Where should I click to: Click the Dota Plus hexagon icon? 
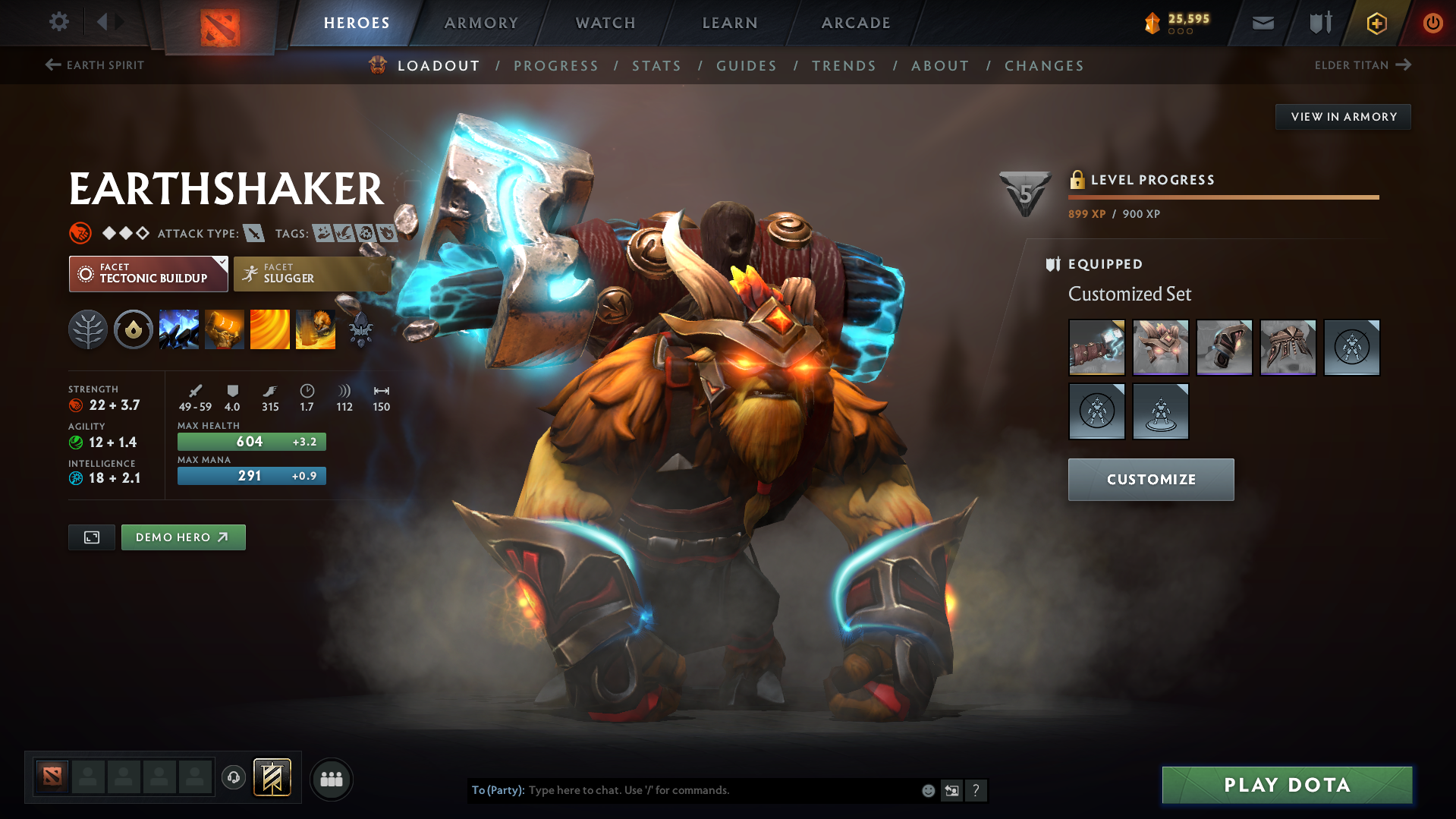(1376, 23)
